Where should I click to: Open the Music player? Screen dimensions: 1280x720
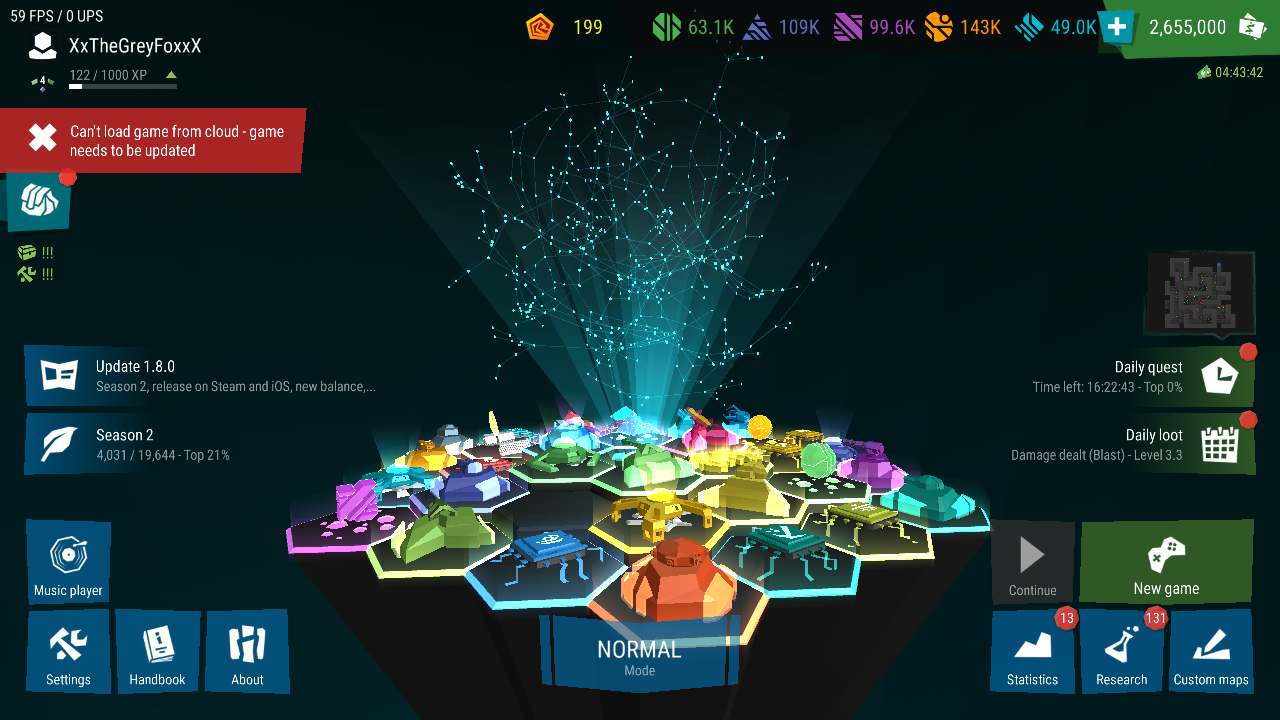click(x=68, y=562)
